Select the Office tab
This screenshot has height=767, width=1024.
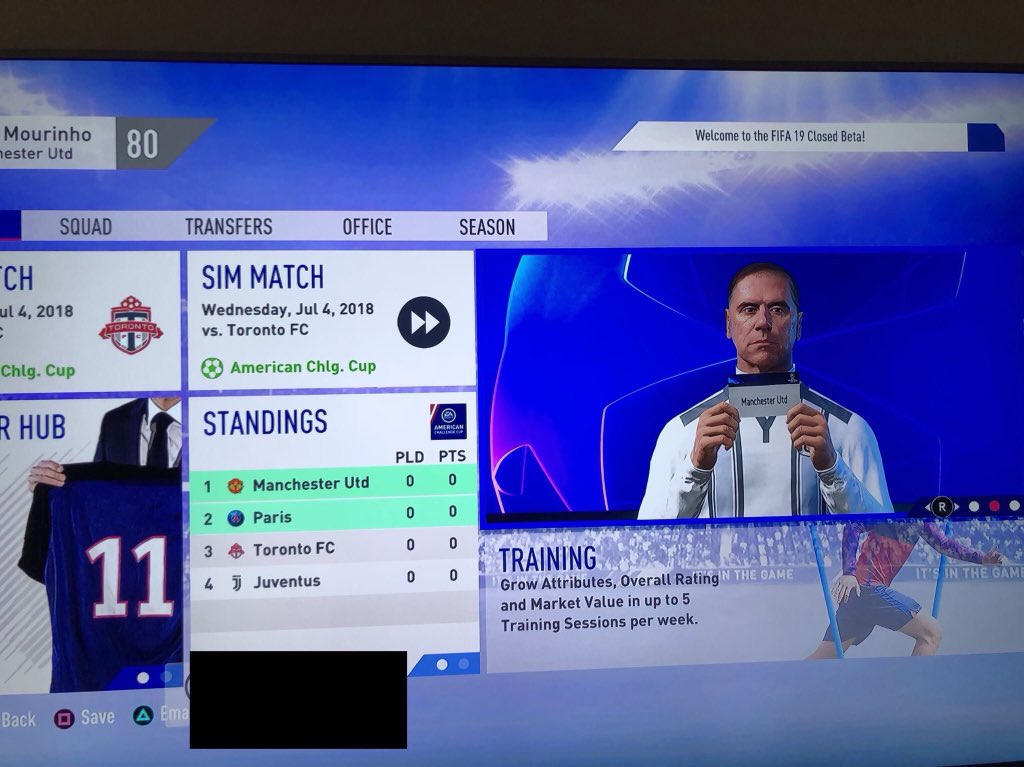[x=367, y=227]
